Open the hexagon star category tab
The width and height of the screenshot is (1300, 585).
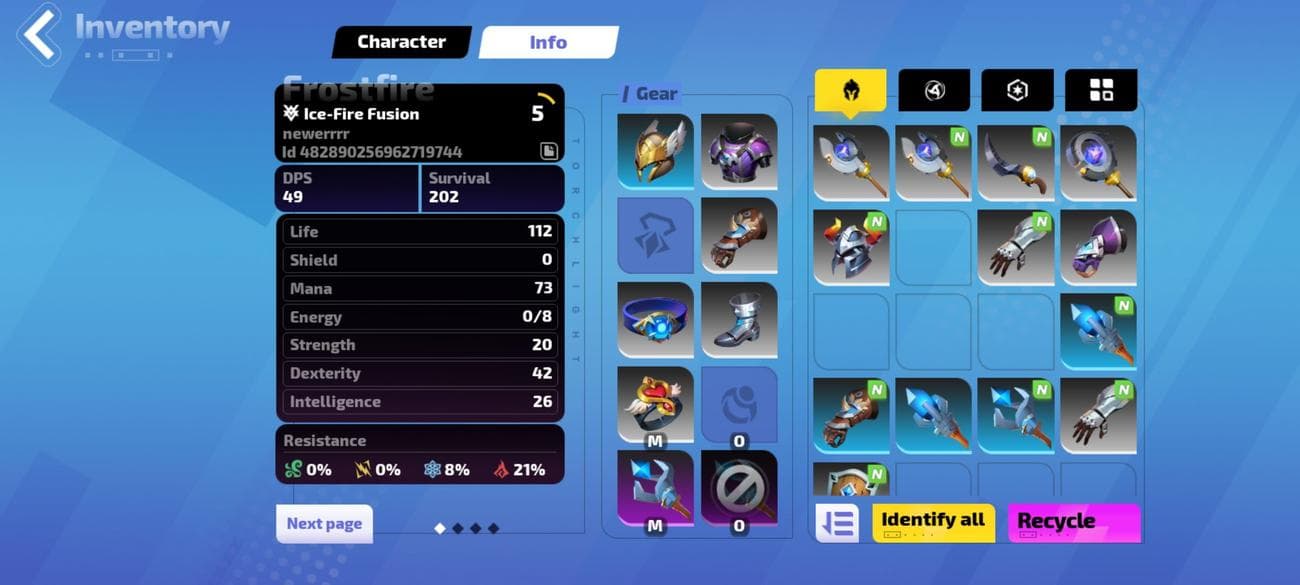pos(1017,91)
